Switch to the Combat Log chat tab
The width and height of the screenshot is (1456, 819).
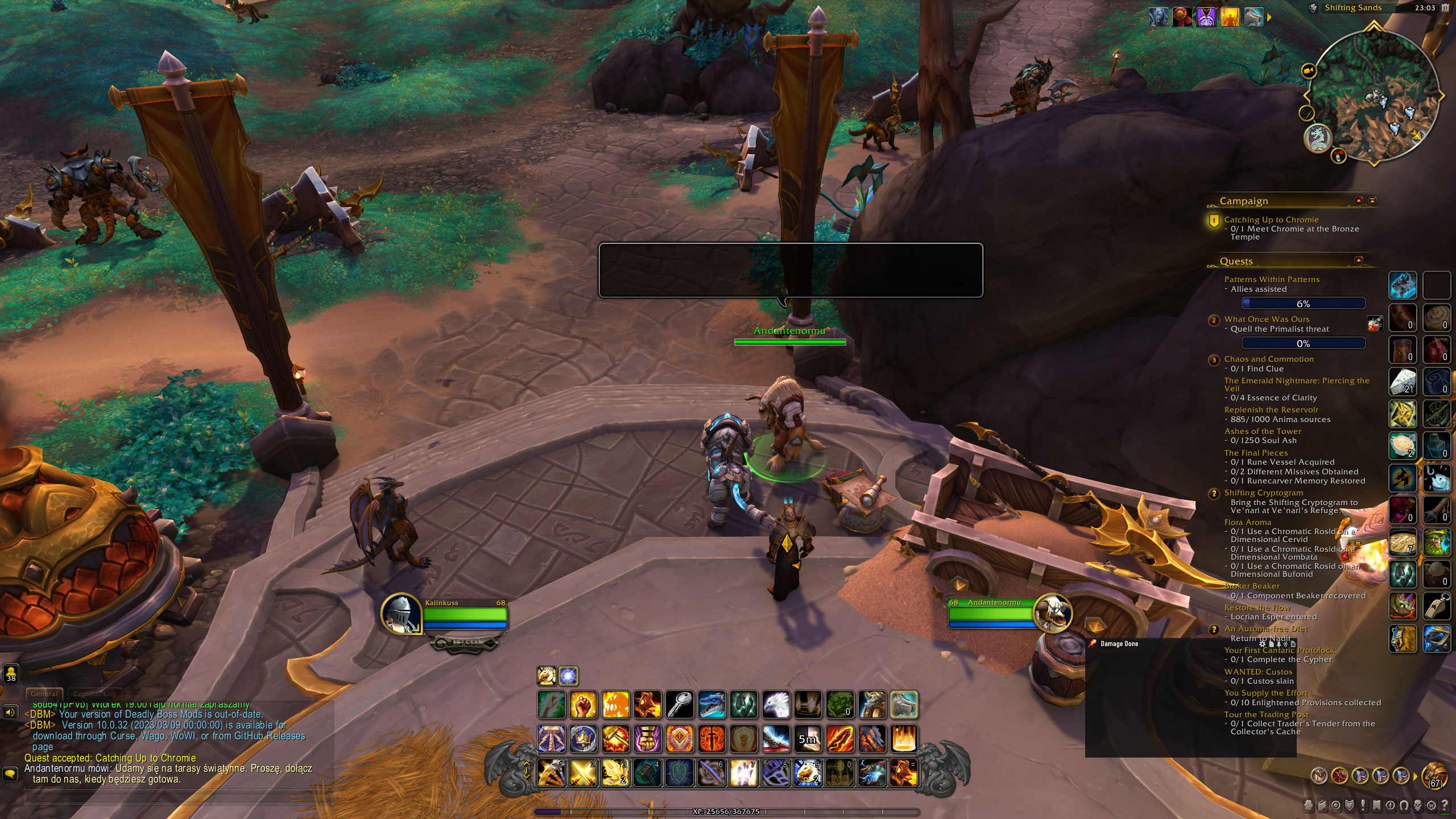[x=94, y=694]
